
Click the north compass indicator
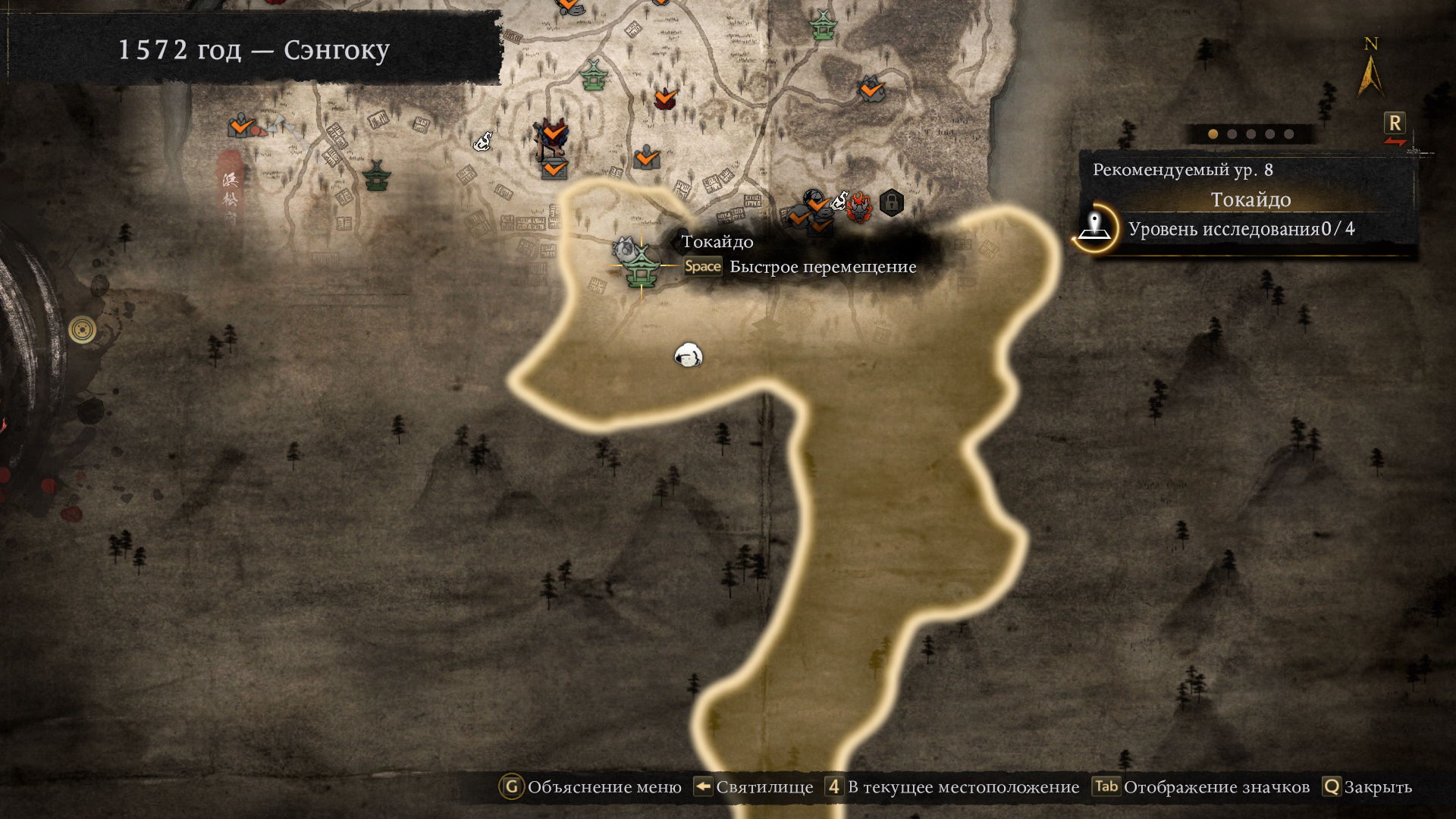1370,68
